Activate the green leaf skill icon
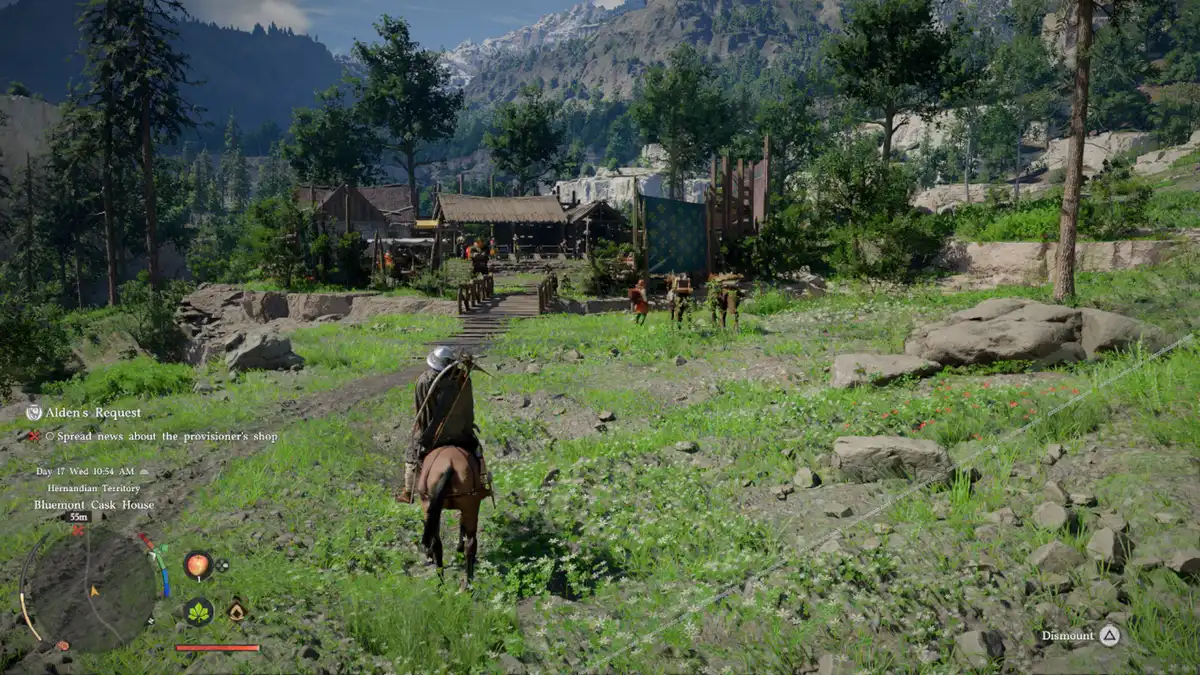This screenshot has height=675, width=1200. click(x=198, y=611)
